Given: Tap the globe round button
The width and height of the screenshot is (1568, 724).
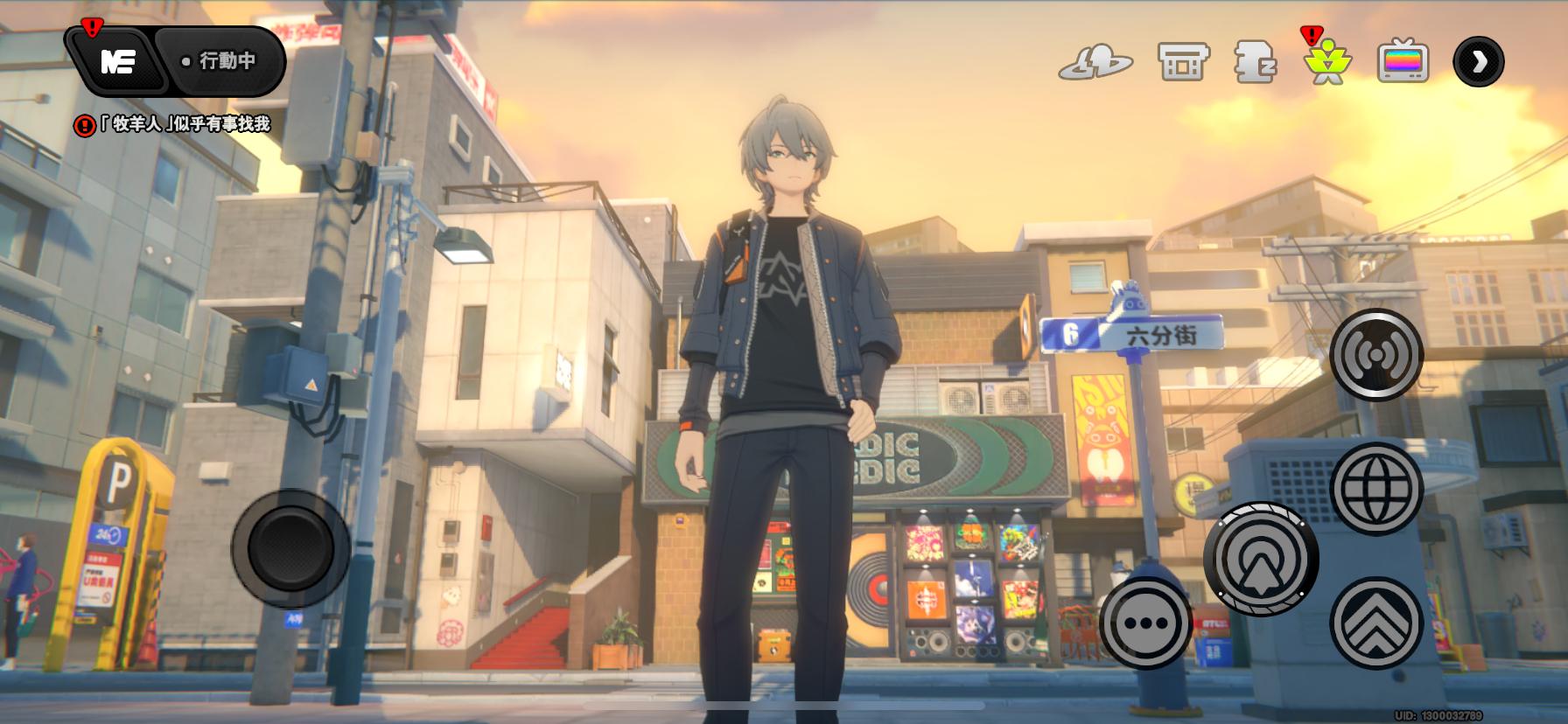Looking at the screenshot, I should tap(1376, 488).
